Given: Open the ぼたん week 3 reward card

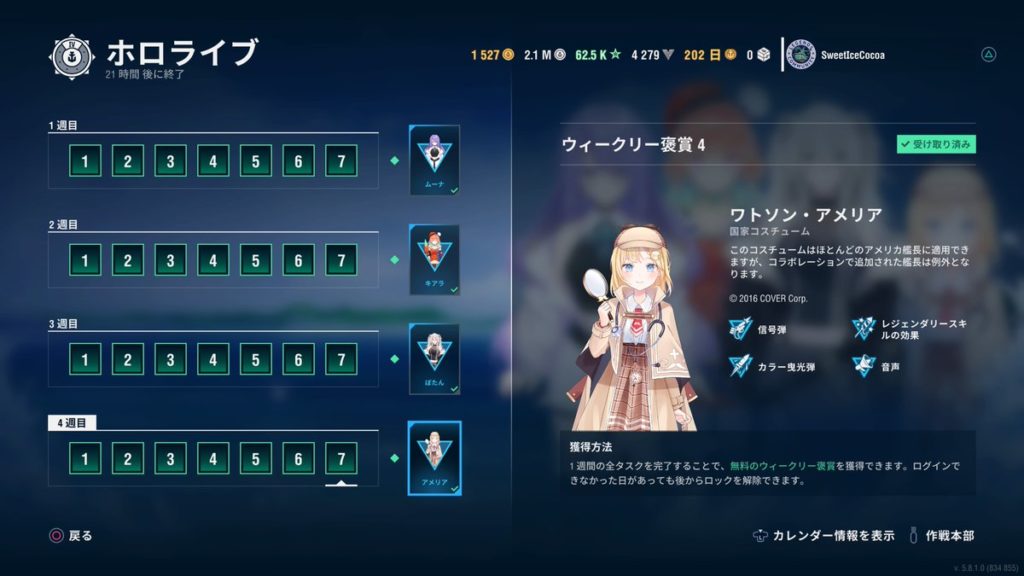Looking at the screenshot, I should (x=434, y=358).
